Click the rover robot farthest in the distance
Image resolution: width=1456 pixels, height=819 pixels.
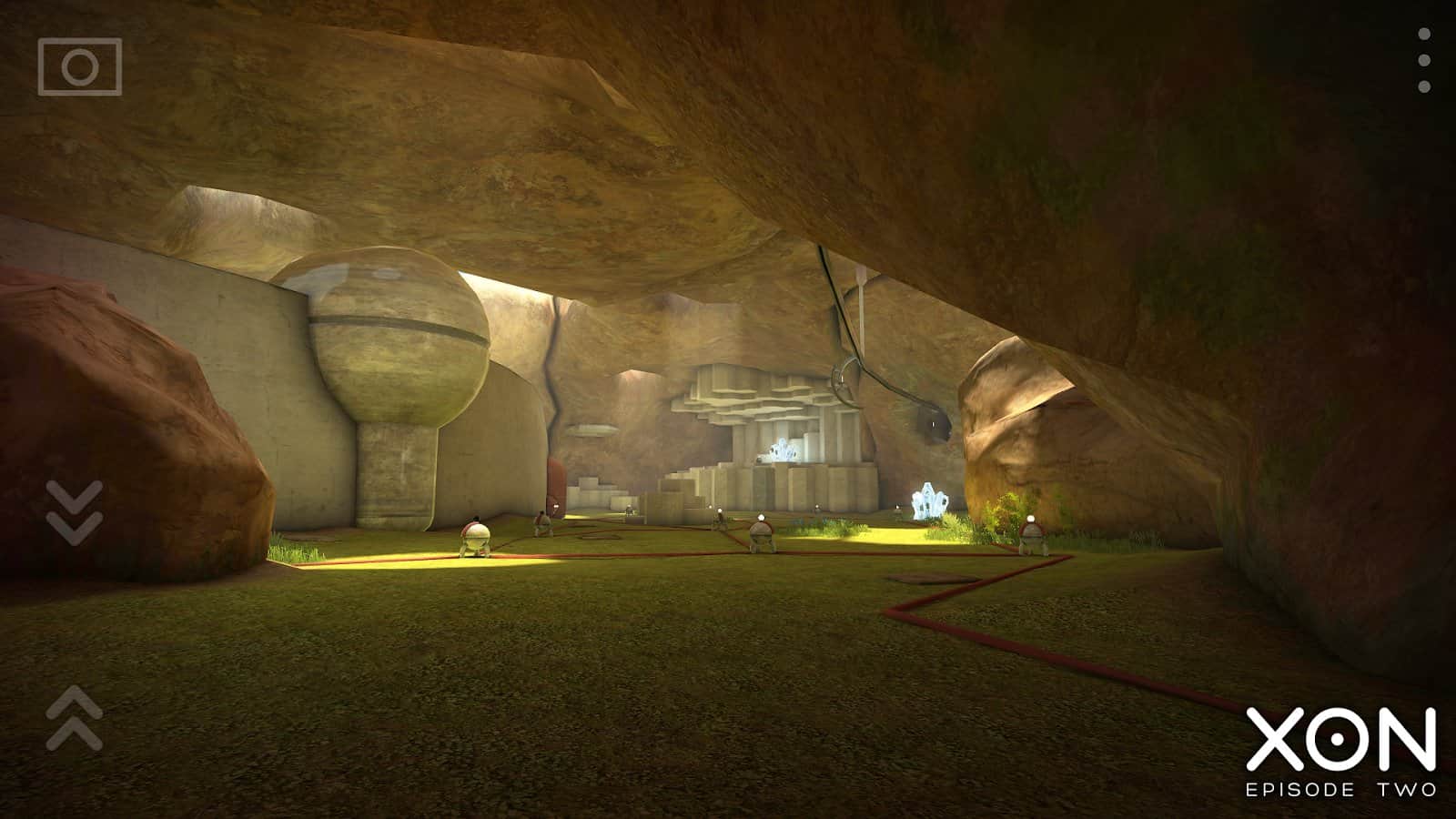[x=630, y=510]
